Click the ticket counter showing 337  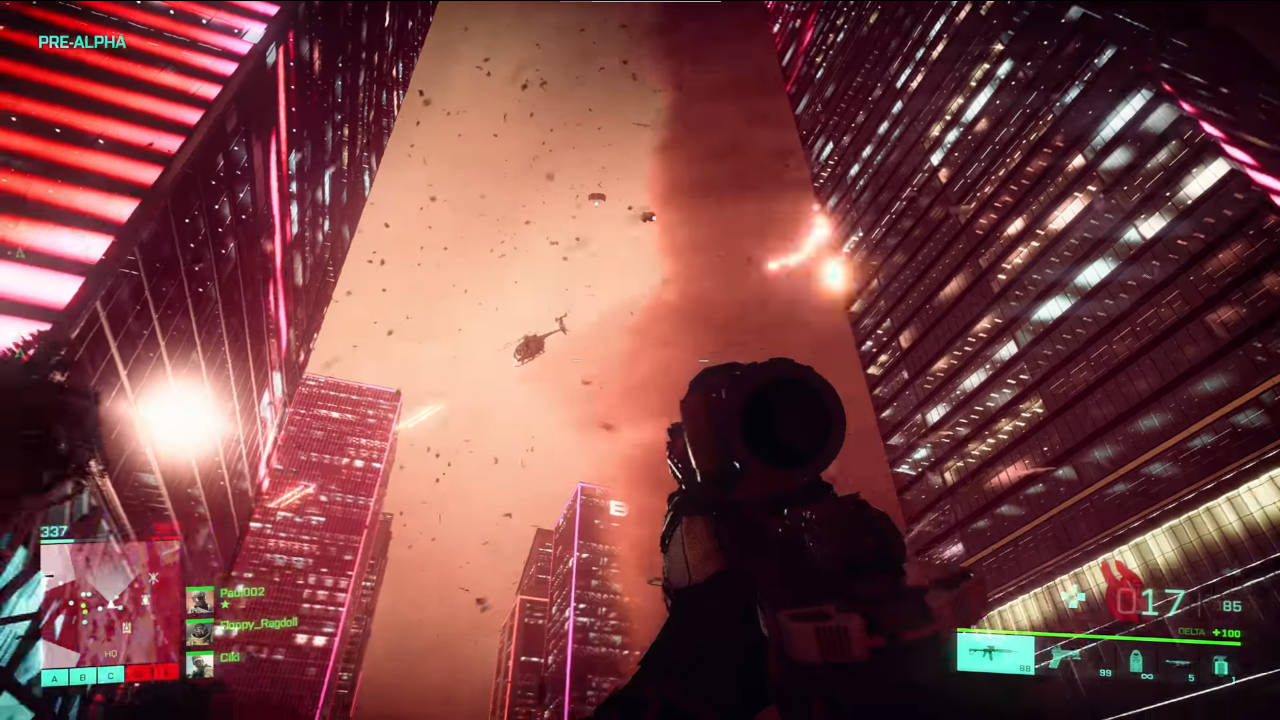(54, 530)
